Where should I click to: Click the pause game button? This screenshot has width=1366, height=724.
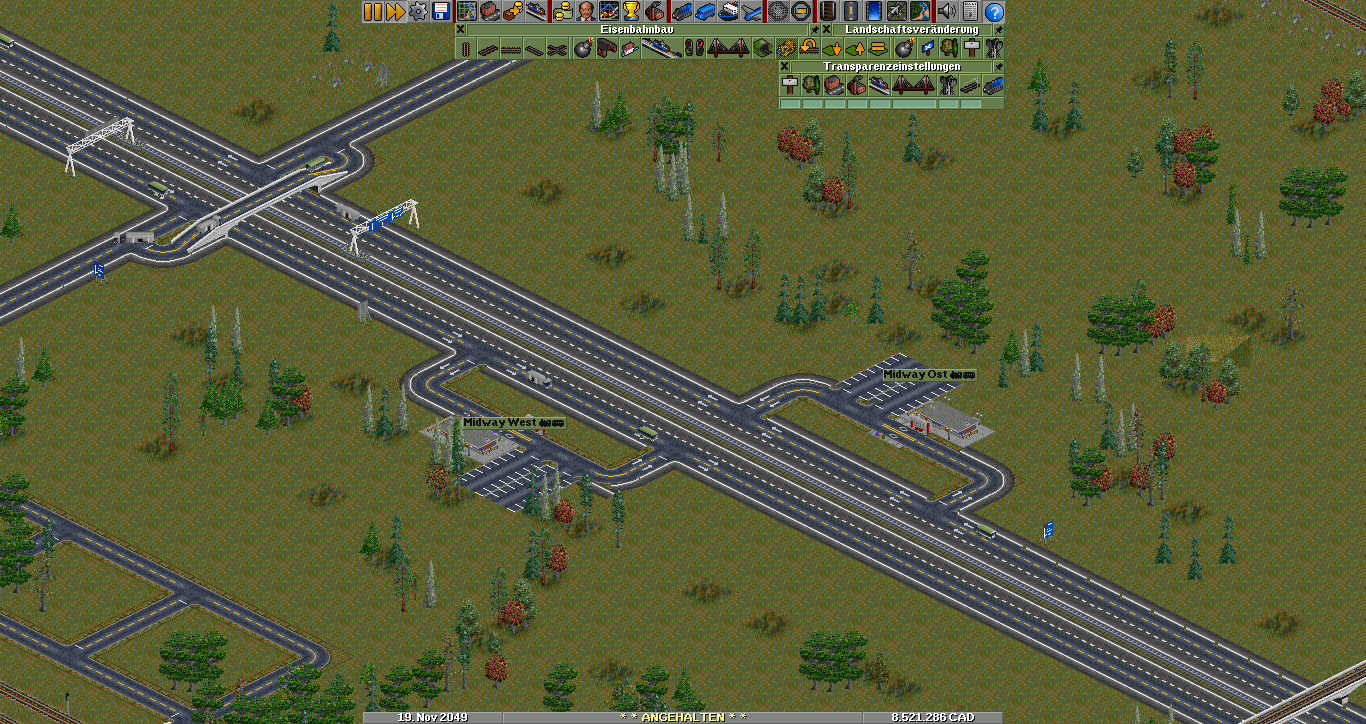tap(372, 12)
